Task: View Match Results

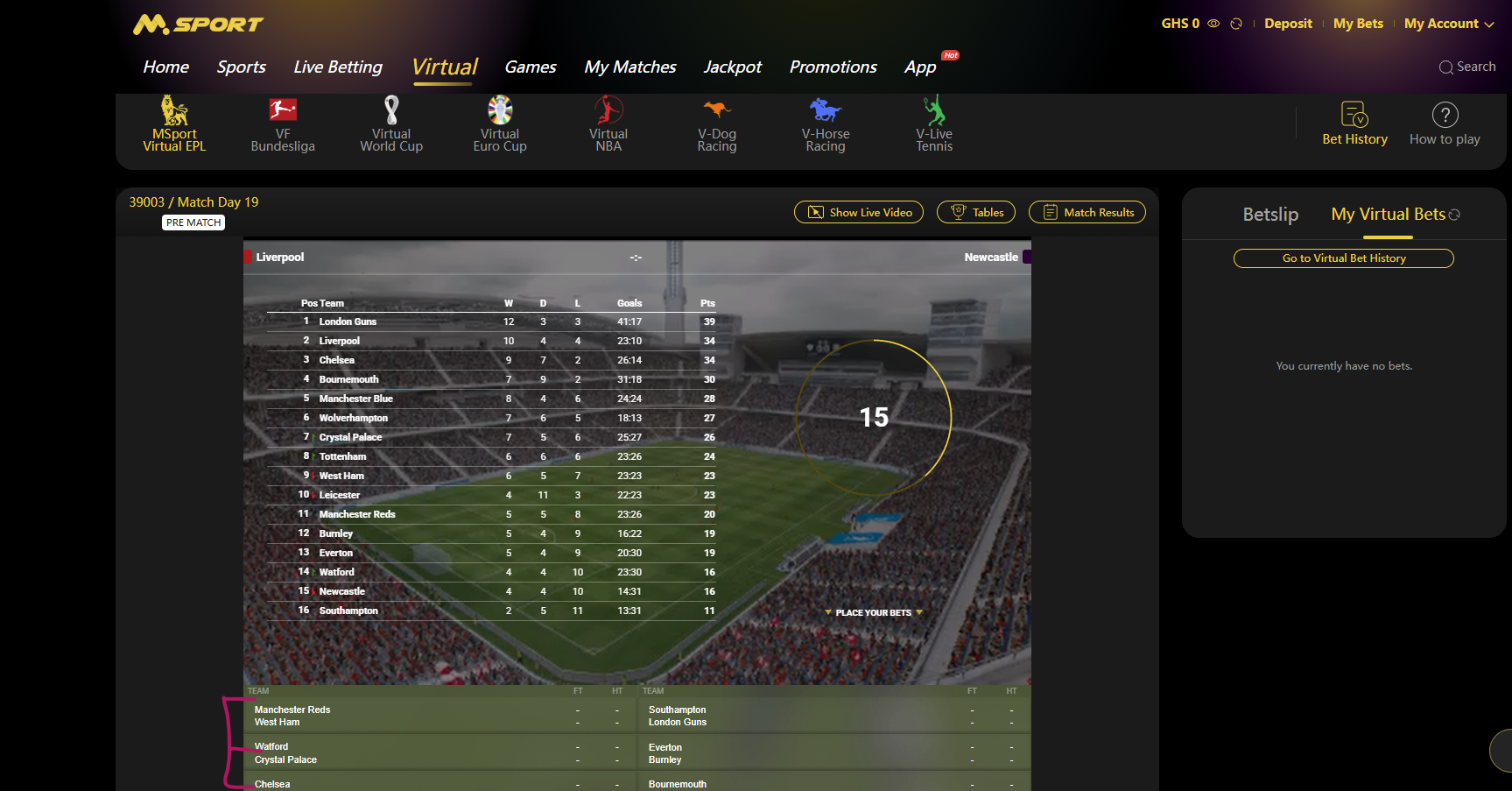Action: tap(1087, 212)
